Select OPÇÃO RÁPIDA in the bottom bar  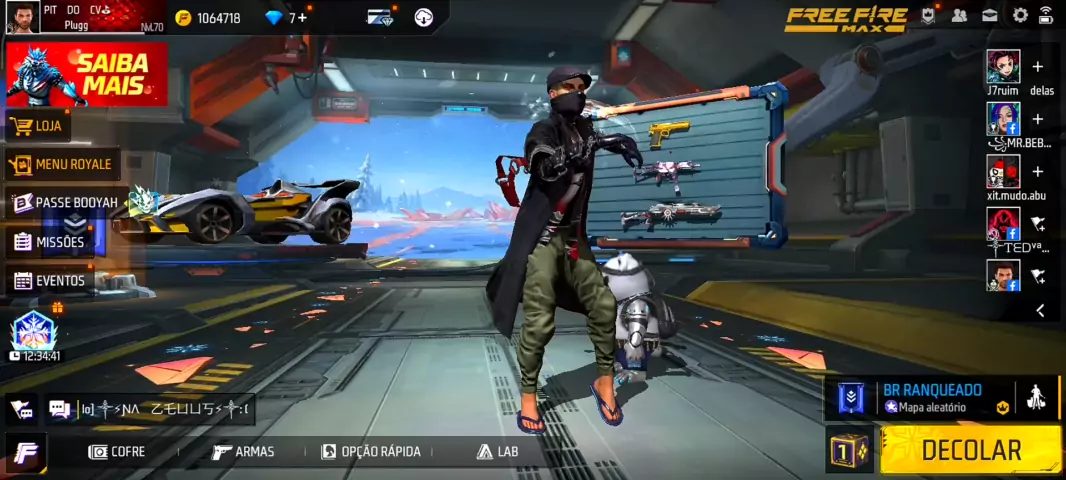click(370, 452)
